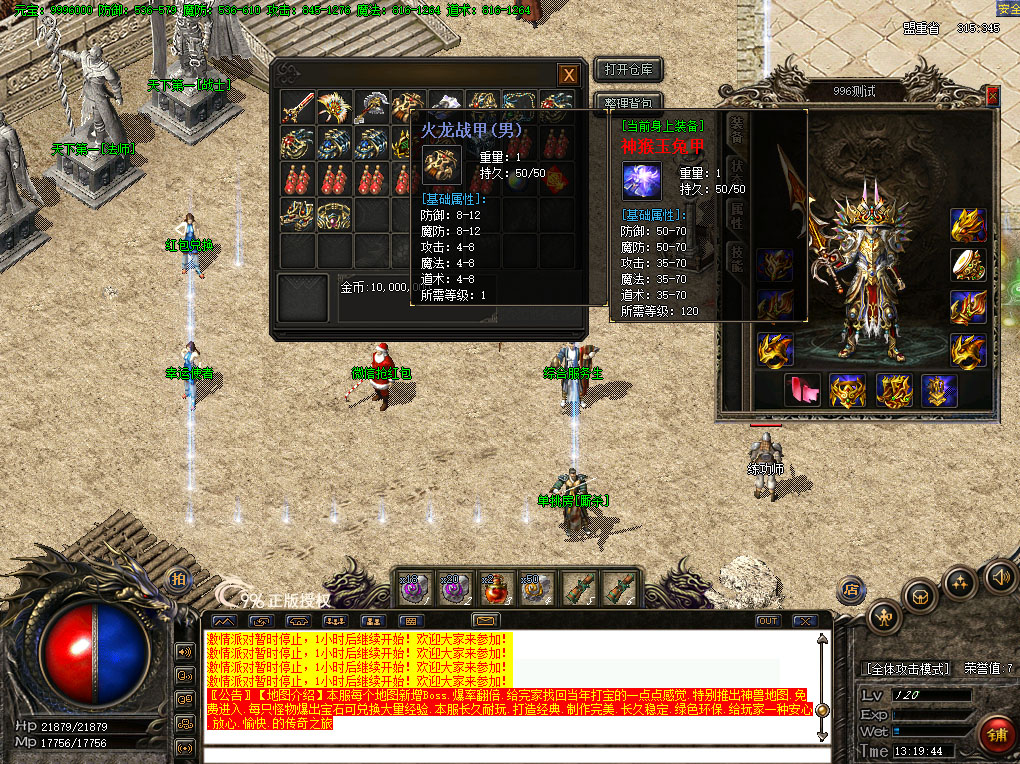Toggle the sound speaker button
This screenshot has height=764, width=1020.
(1000, 576)
